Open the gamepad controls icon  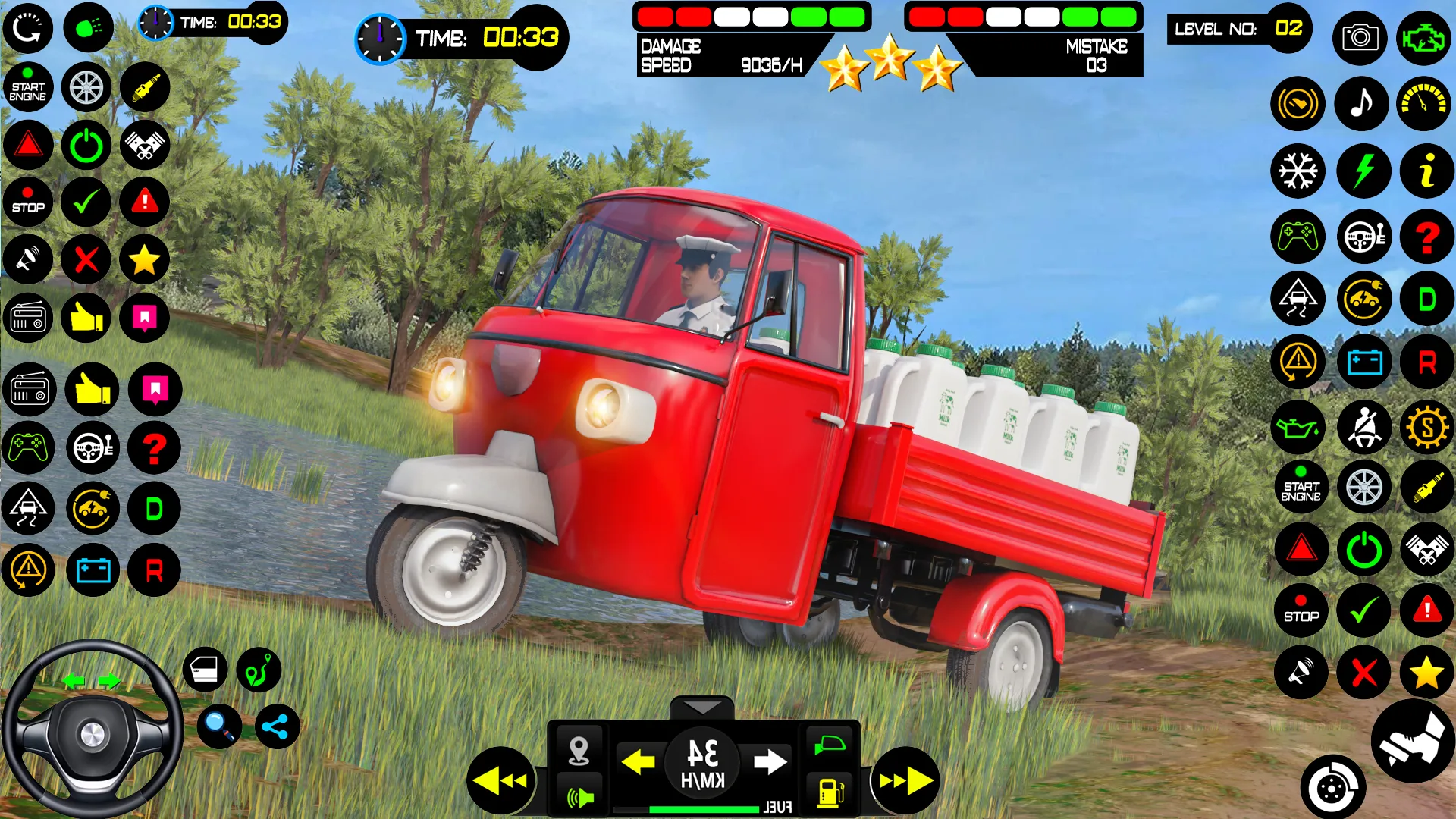1298,237
